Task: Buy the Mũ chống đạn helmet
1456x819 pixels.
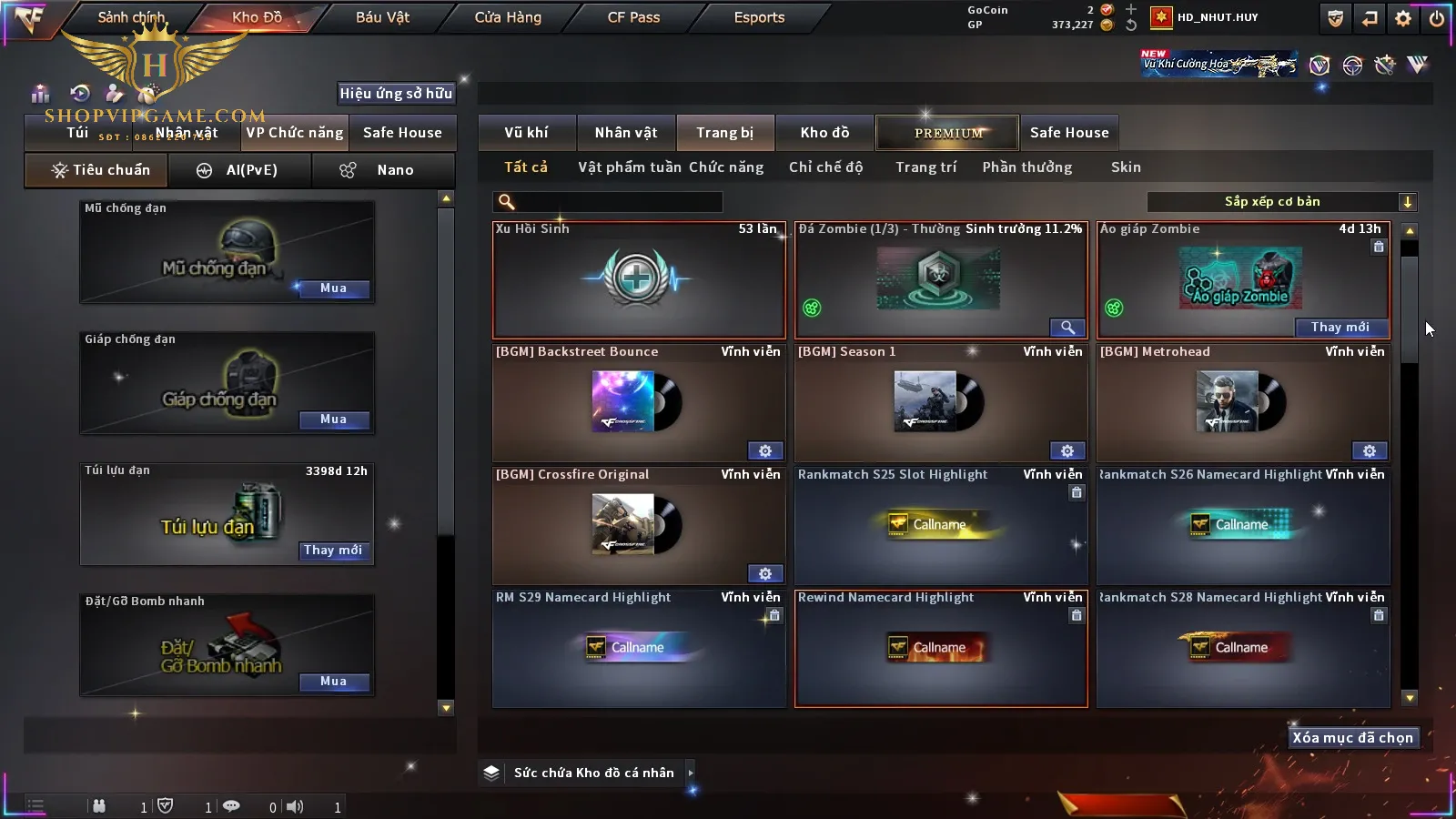Action: pos(333,288)
